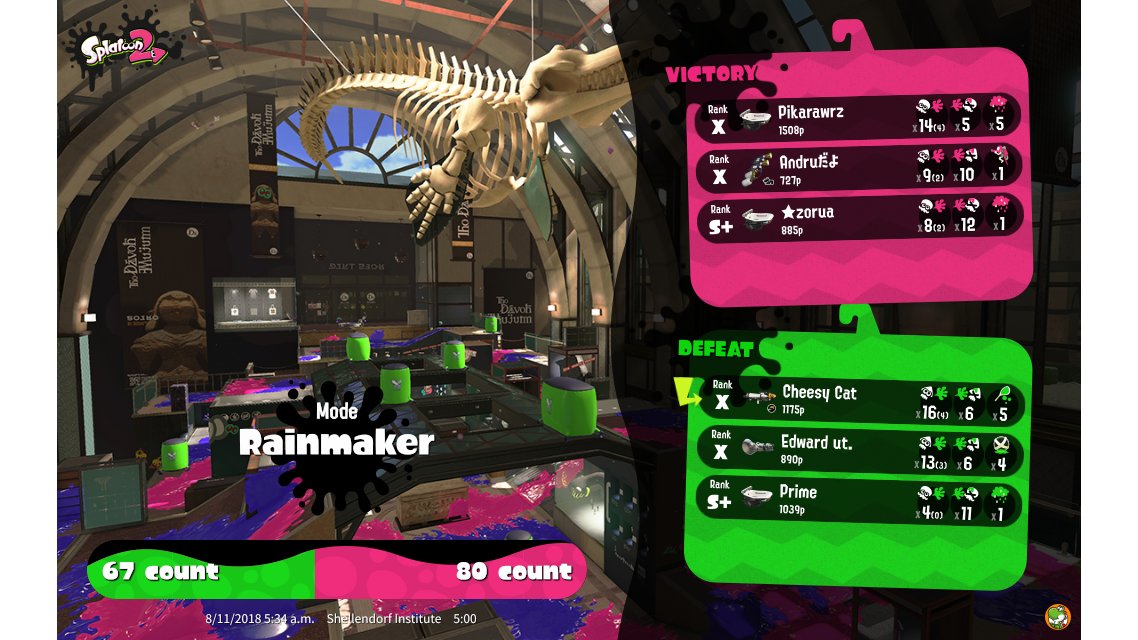
Task: Select Pikarawrz's player row
Action: click(x=860, y=115)
